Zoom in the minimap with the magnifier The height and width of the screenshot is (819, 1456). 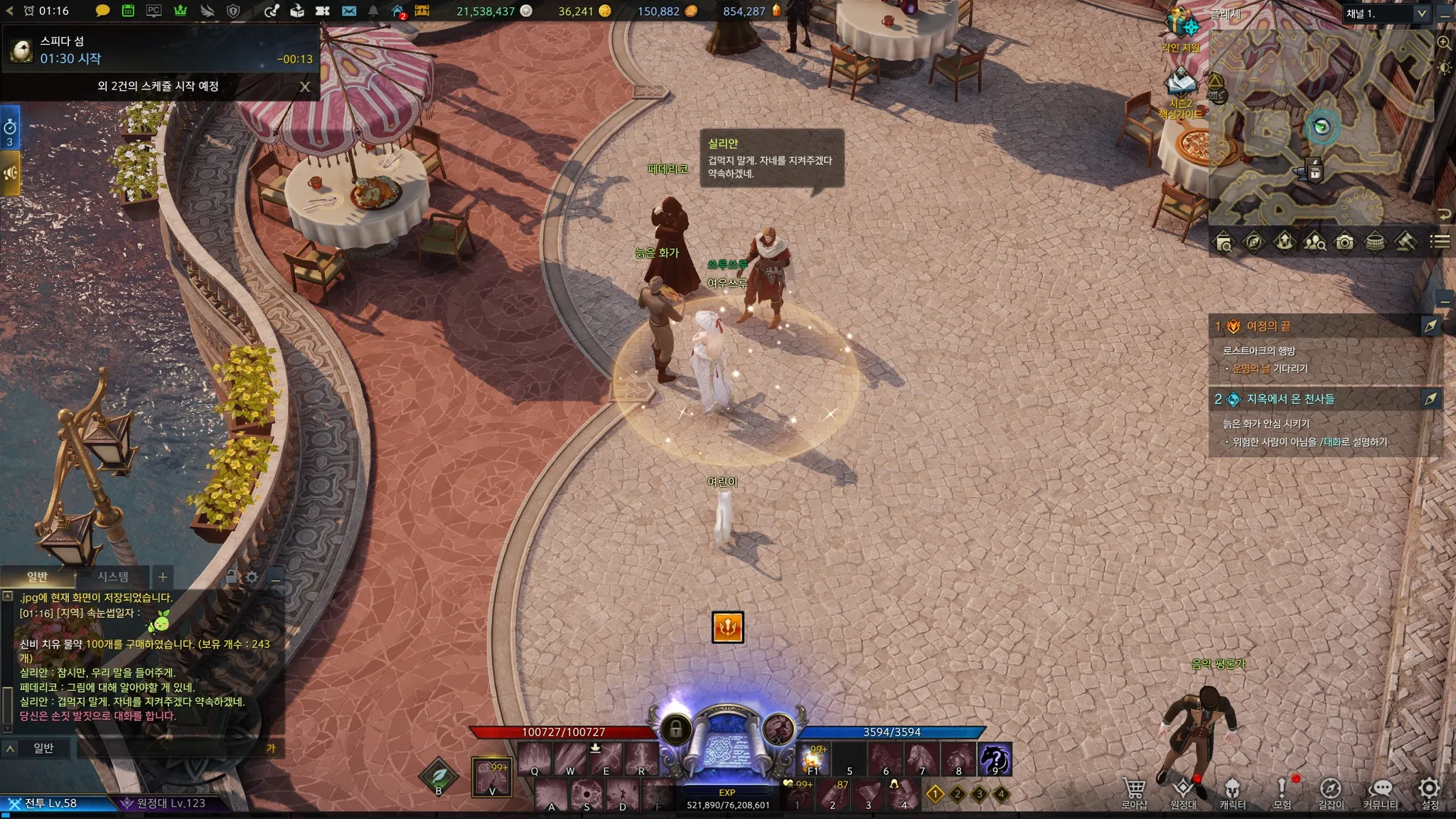pyautogui.click(x=1444, y=43)
